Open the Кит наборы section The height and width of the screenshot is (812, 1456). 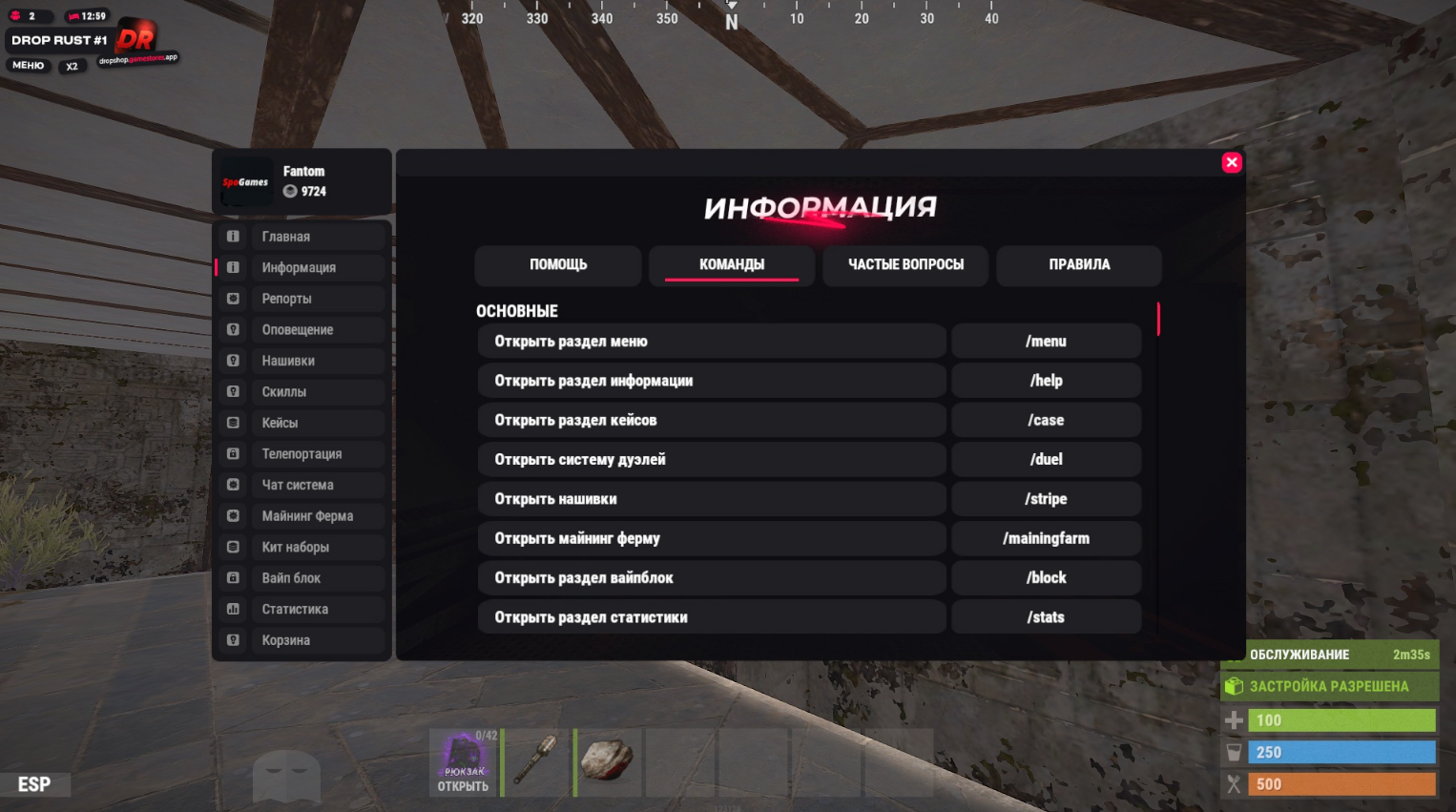pyautogui.click(x=302, y=548)
